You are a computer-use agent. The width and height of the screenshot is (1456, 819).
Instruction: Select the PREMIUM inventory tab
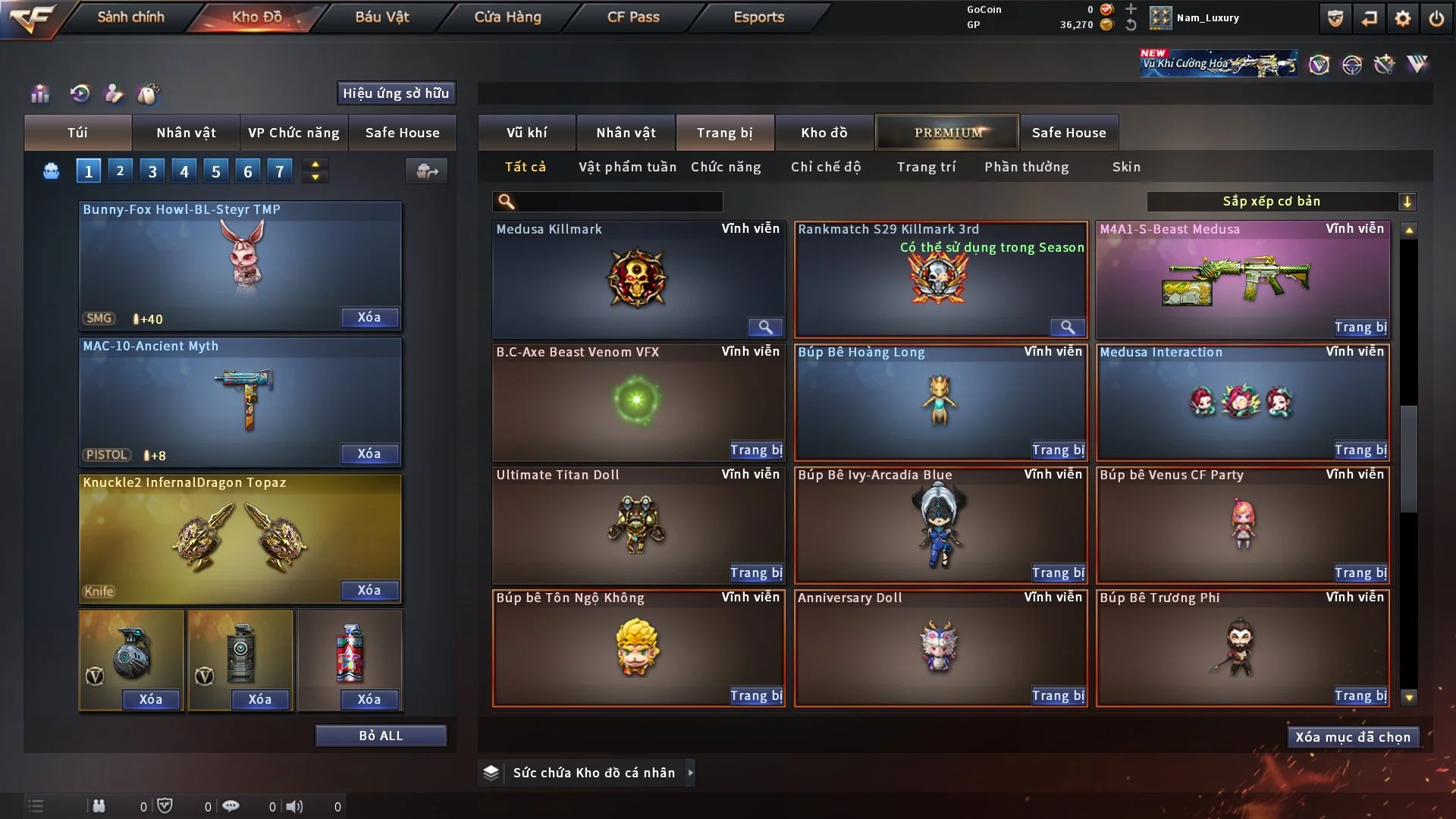[x=947, y=133]
